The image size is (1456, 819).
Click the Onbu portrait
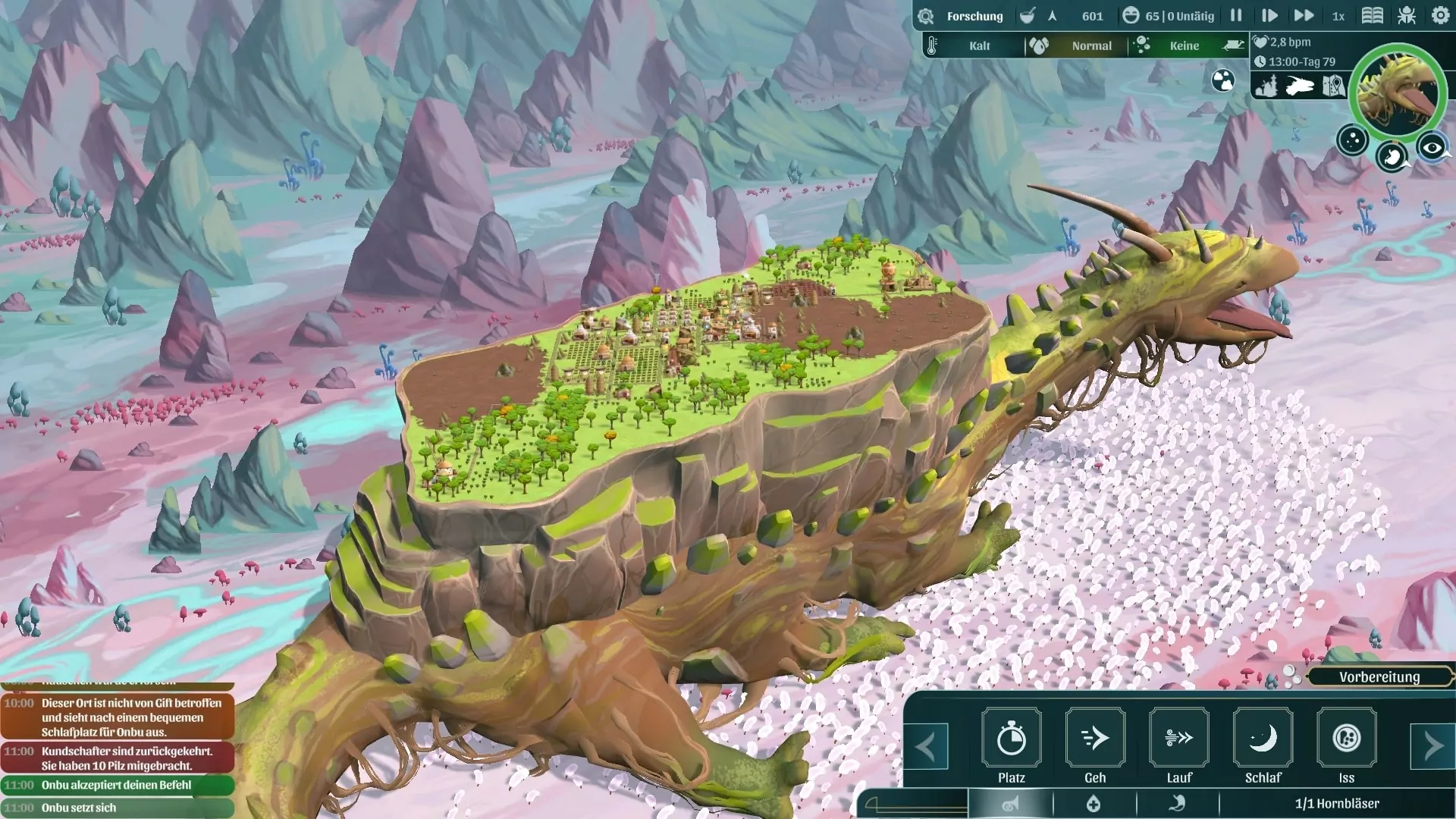coord(1397,91)
